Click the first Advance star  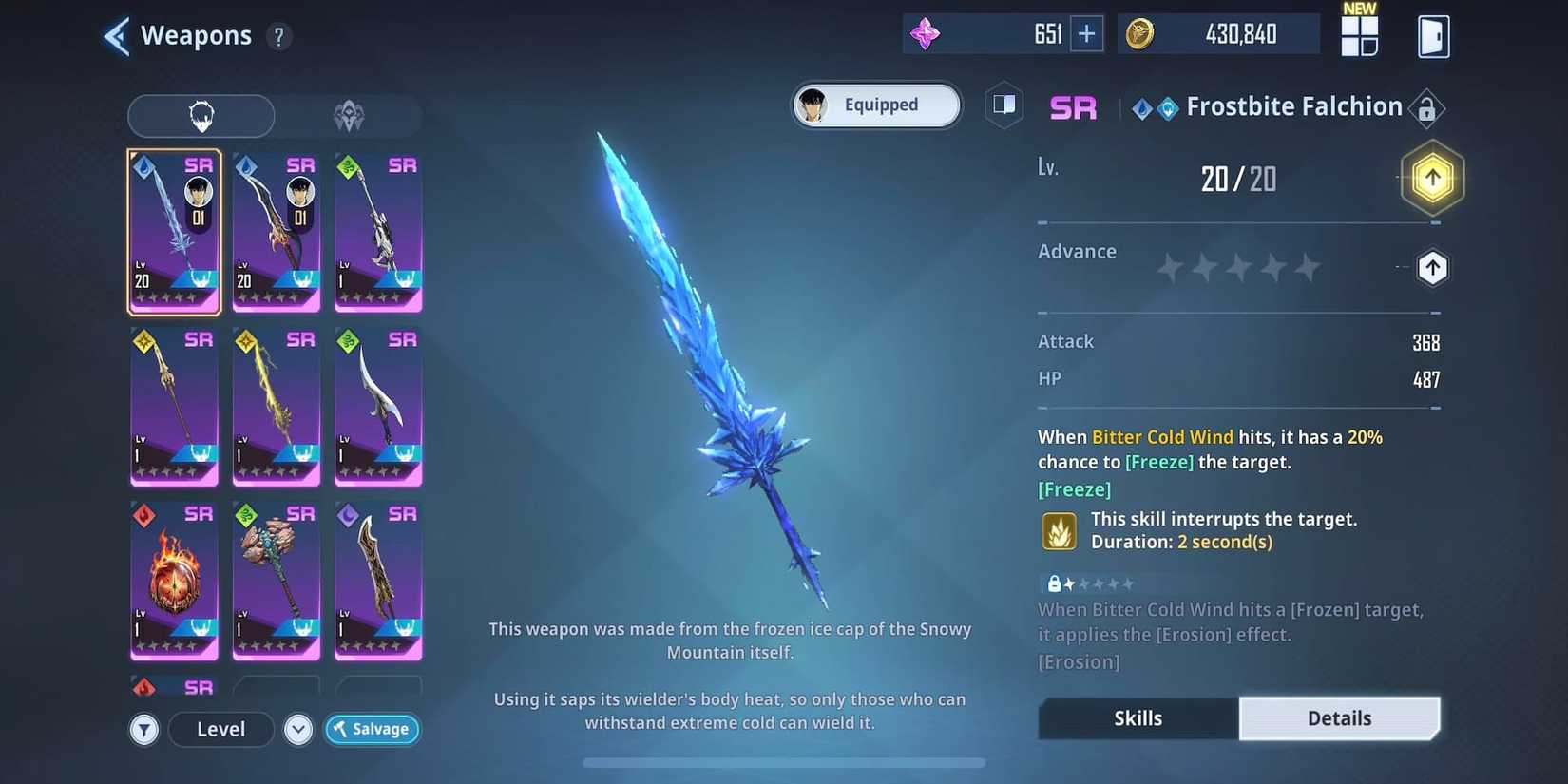pos(1169,268)
